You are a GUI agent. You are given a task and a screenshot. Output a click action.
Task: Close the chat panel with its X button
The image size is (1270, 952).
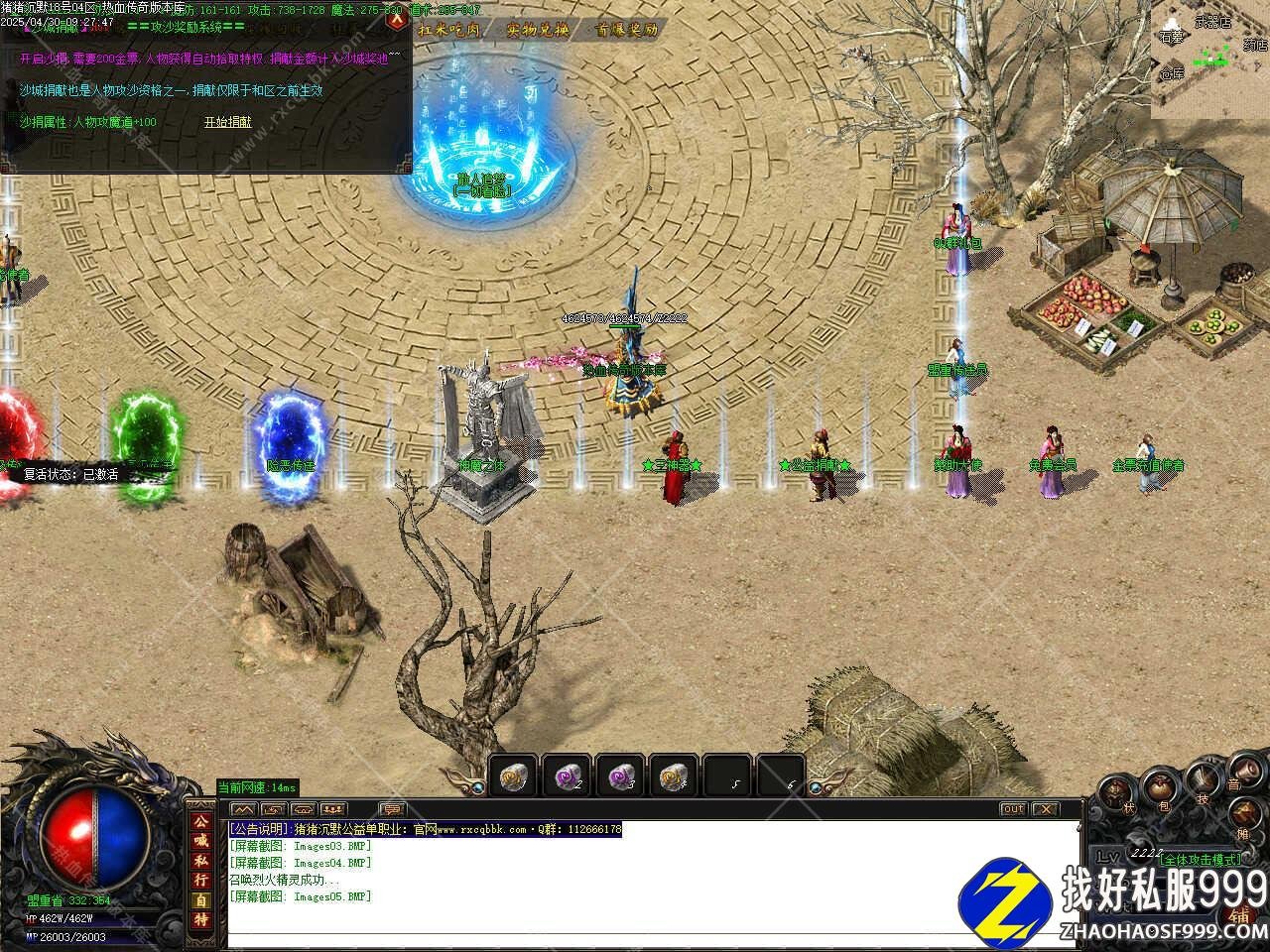(1045, 809)
